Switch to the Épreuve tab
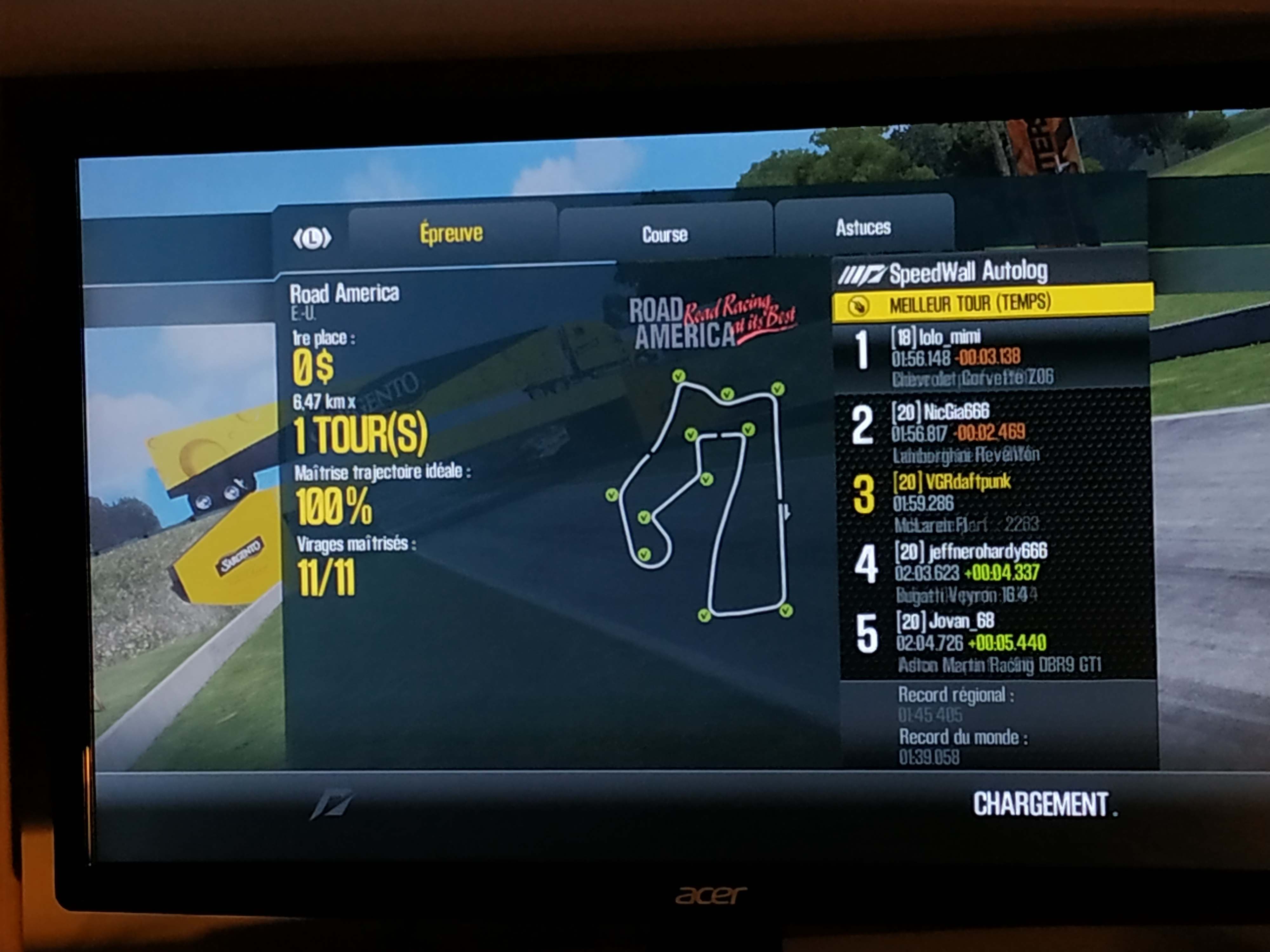Image resolution: width=1270 pixels, height=952 pixels. pos(451,234)
